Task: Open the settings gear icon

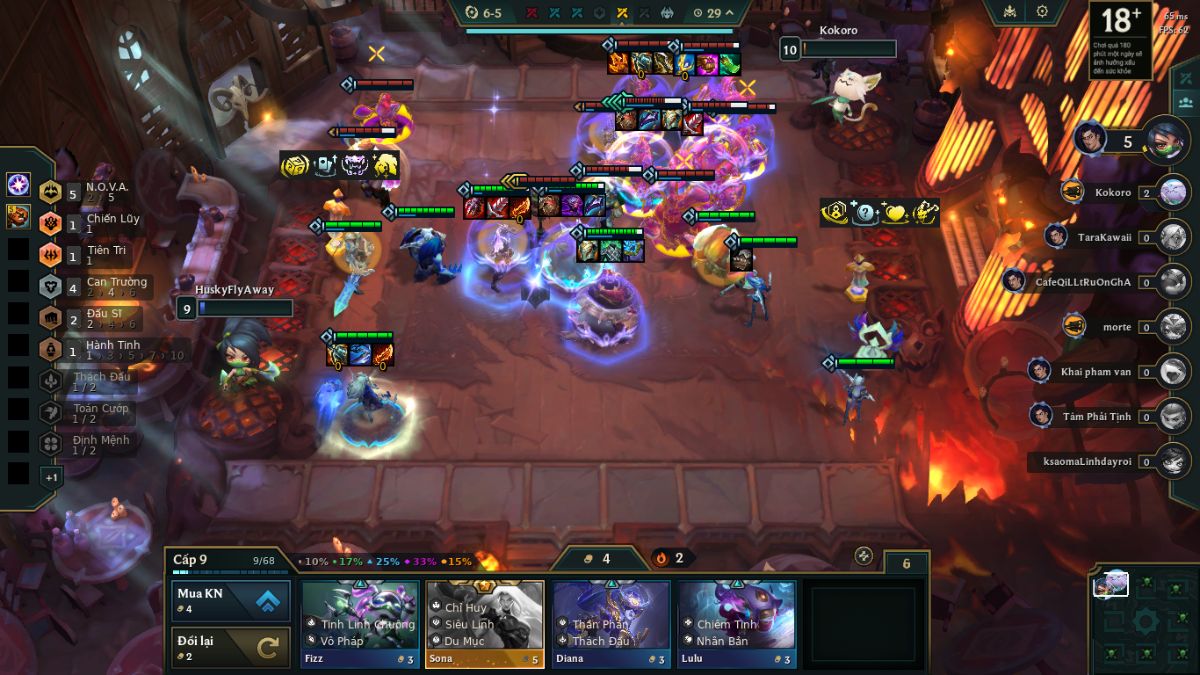Action: 1042,12
